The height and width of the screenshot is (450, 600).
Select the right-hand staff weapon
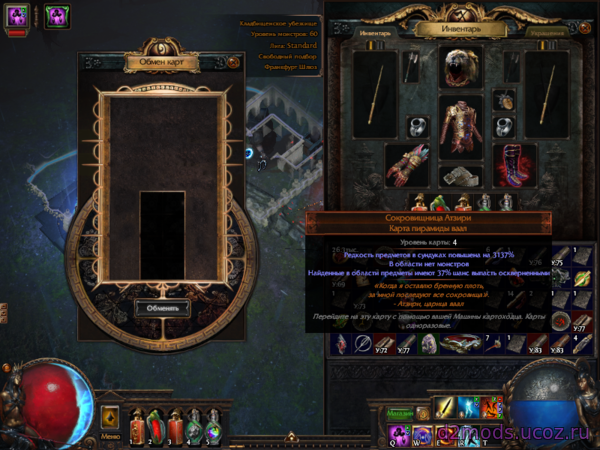pyautogui.click(x=547, y=92)
